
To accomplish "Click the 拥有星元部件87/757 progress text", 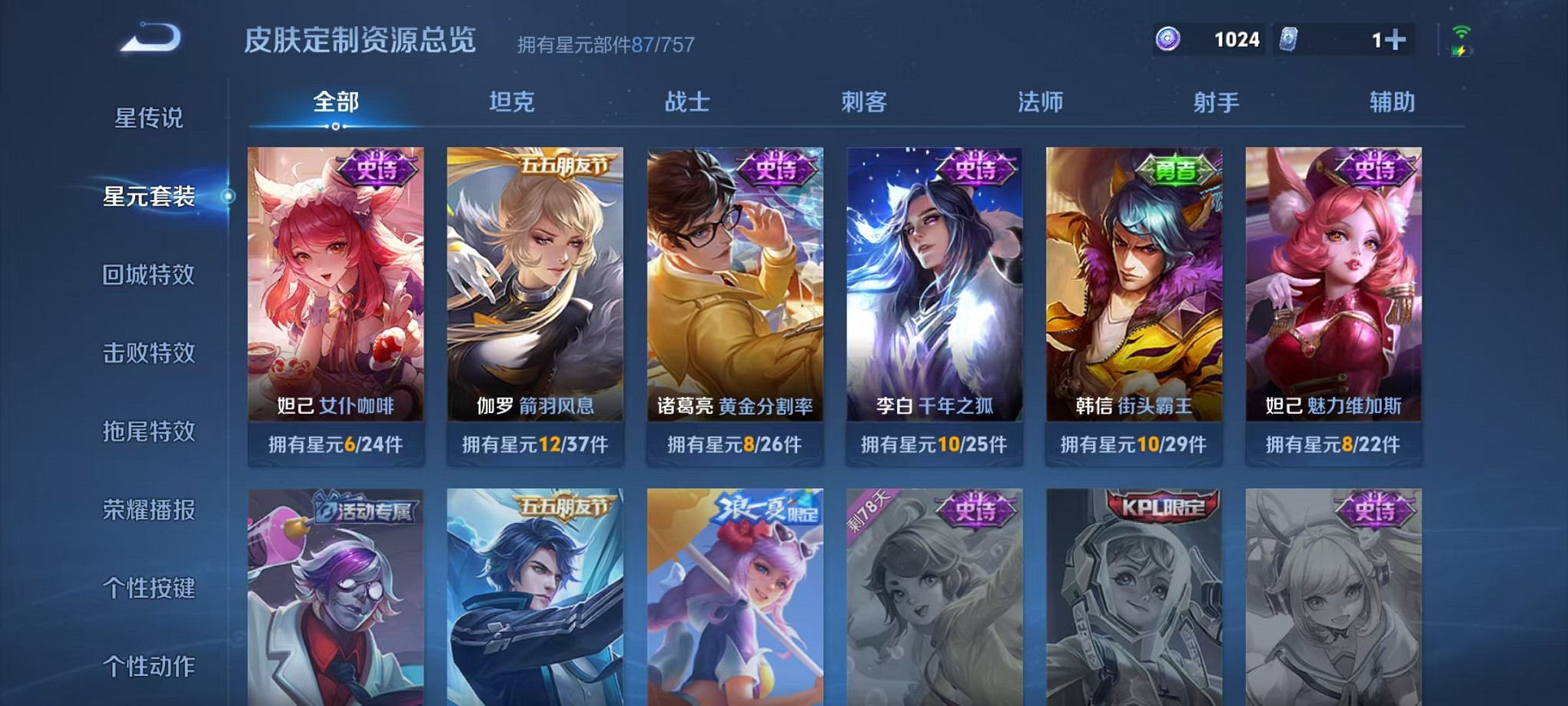I will coord(603,44).
